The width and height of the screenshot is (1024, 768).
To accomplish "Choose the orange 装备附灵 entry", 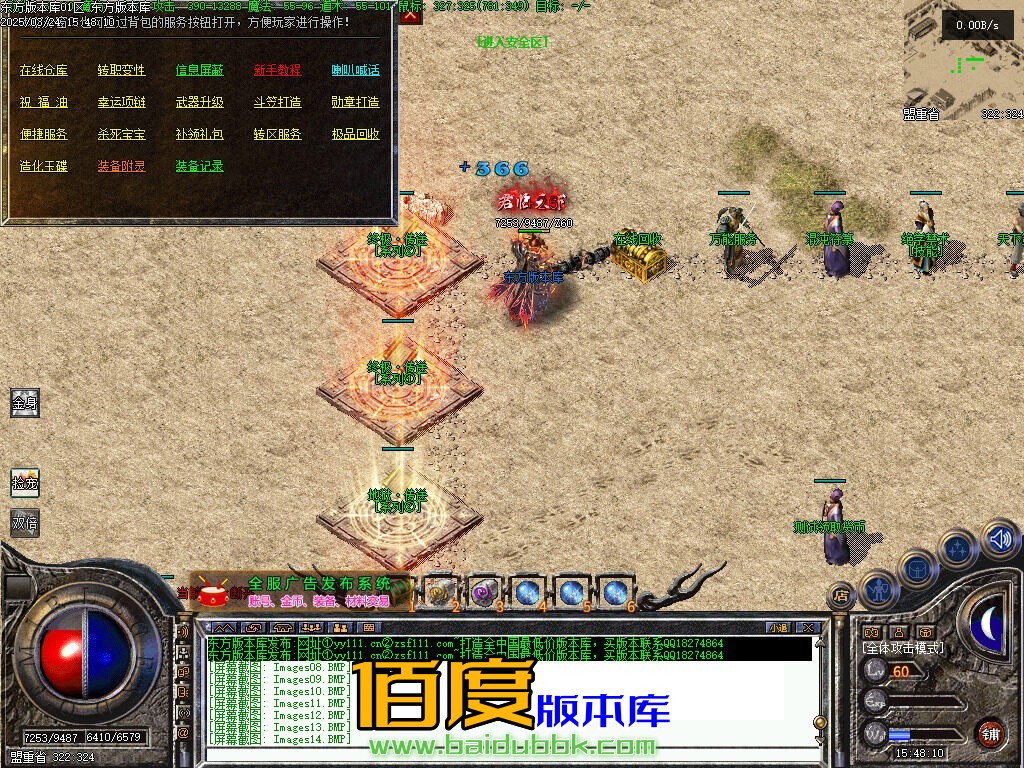I will pos(122,166).
